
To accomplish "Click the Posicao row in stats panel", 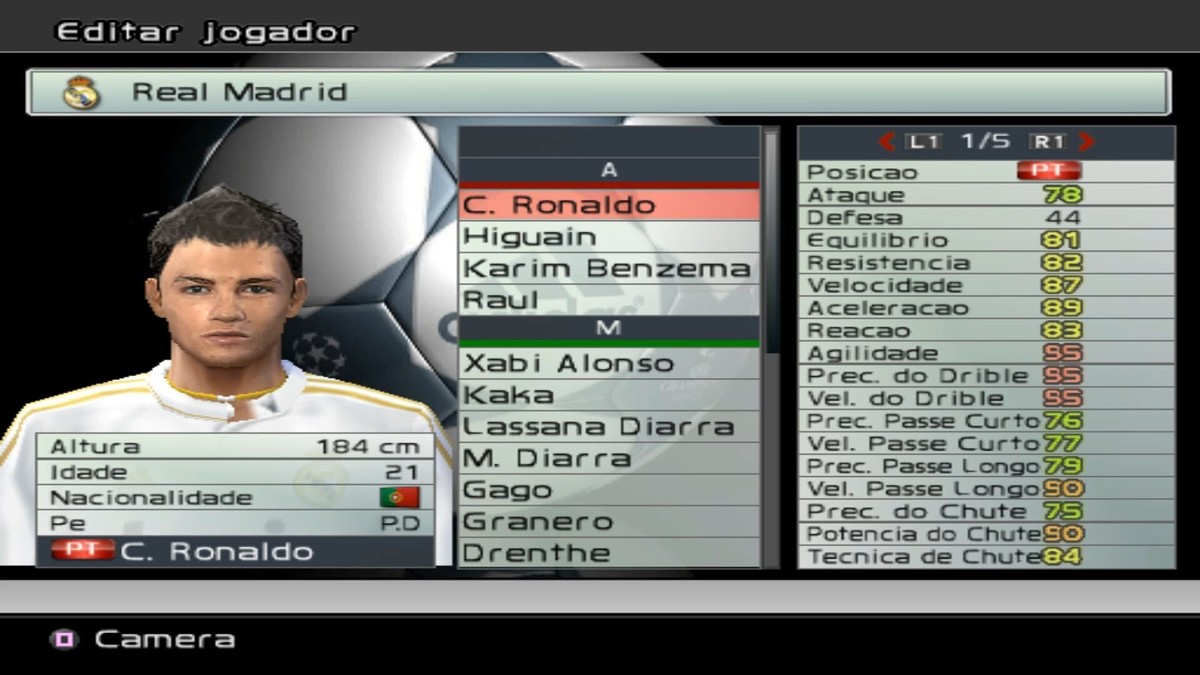I will pyautogui.click(x=985, y=172).
